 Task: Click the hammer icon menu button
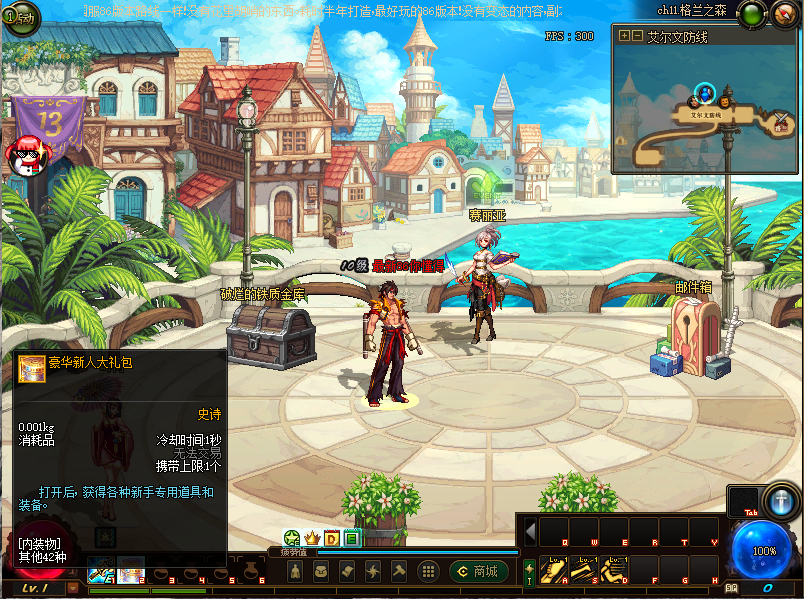pos(399,571)
